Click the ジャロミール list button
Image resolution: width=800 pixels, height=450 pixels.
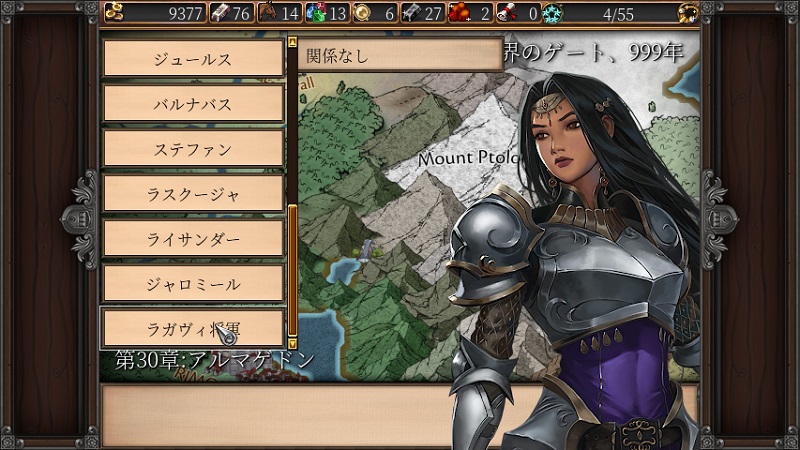(x=193, y=284)
